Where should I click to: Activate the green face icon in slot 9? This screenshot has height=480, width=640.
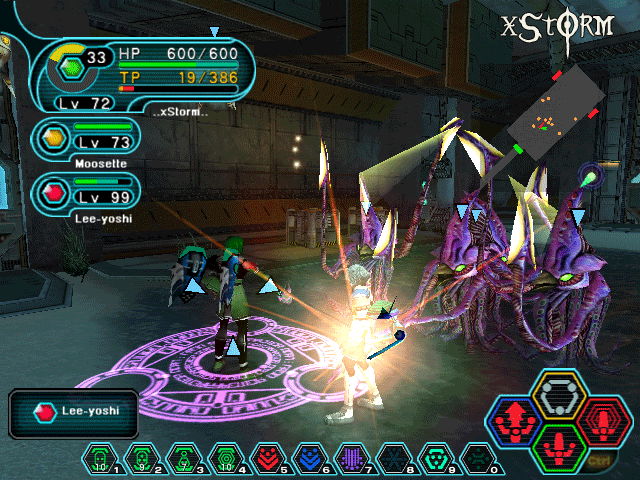tap(437, 457)
